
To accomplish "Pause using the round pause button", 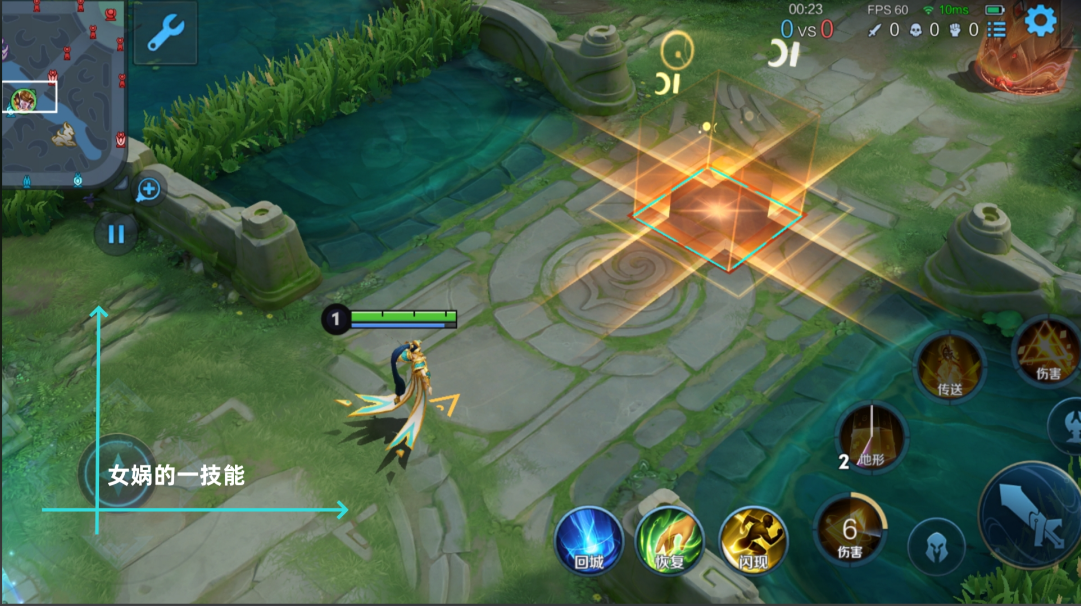I will point(116,234).
